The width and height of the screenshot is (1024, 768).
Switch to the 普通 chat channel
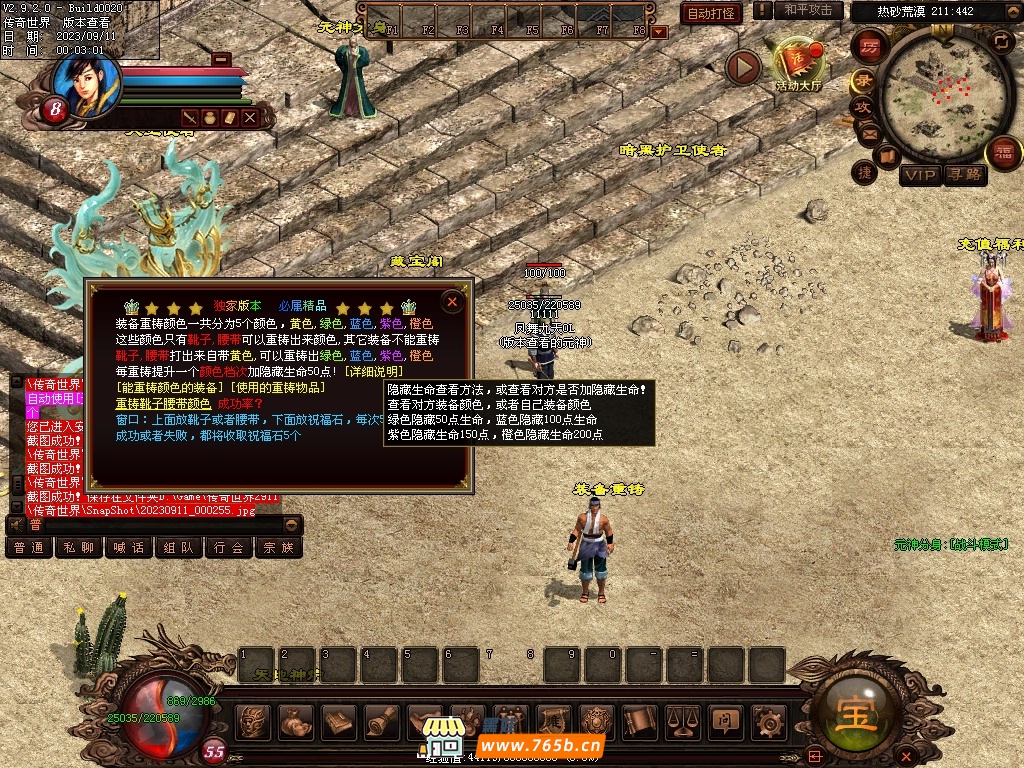coord(29,548)
